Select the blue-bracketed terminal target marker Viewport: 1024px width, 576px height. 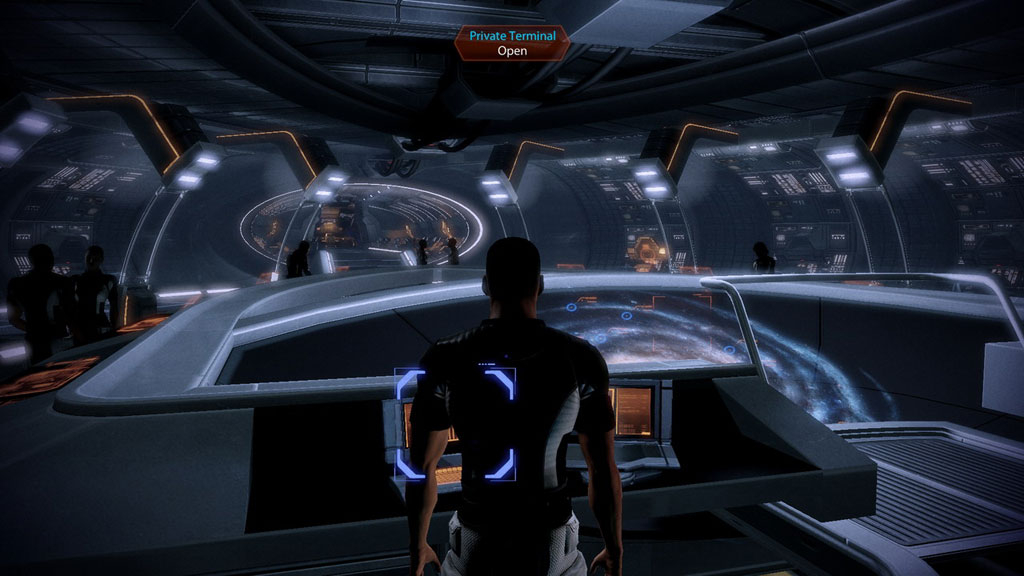click(455, 423)
